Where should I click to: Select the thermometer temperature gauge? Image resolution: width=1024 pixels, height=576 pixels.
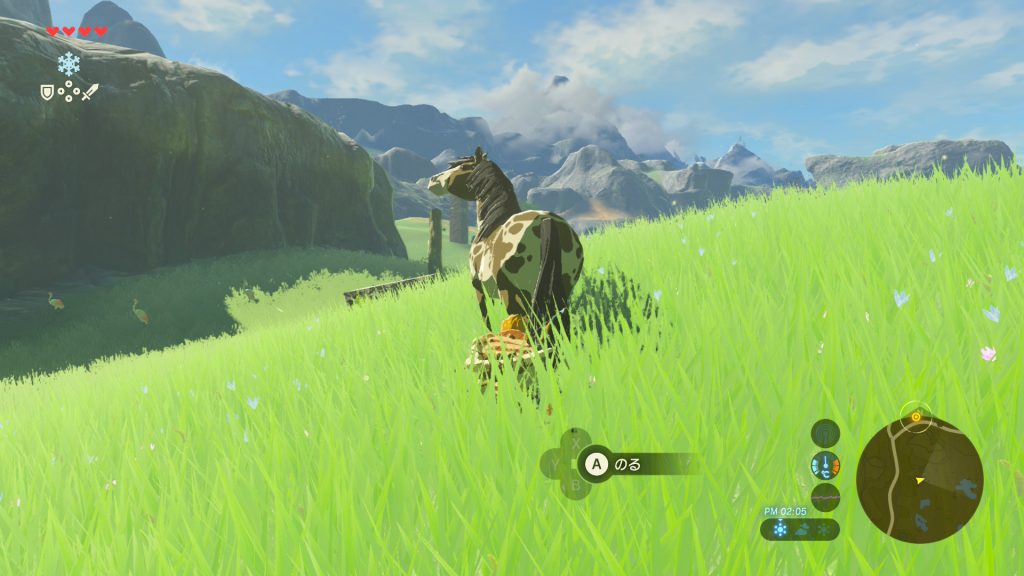825,465
